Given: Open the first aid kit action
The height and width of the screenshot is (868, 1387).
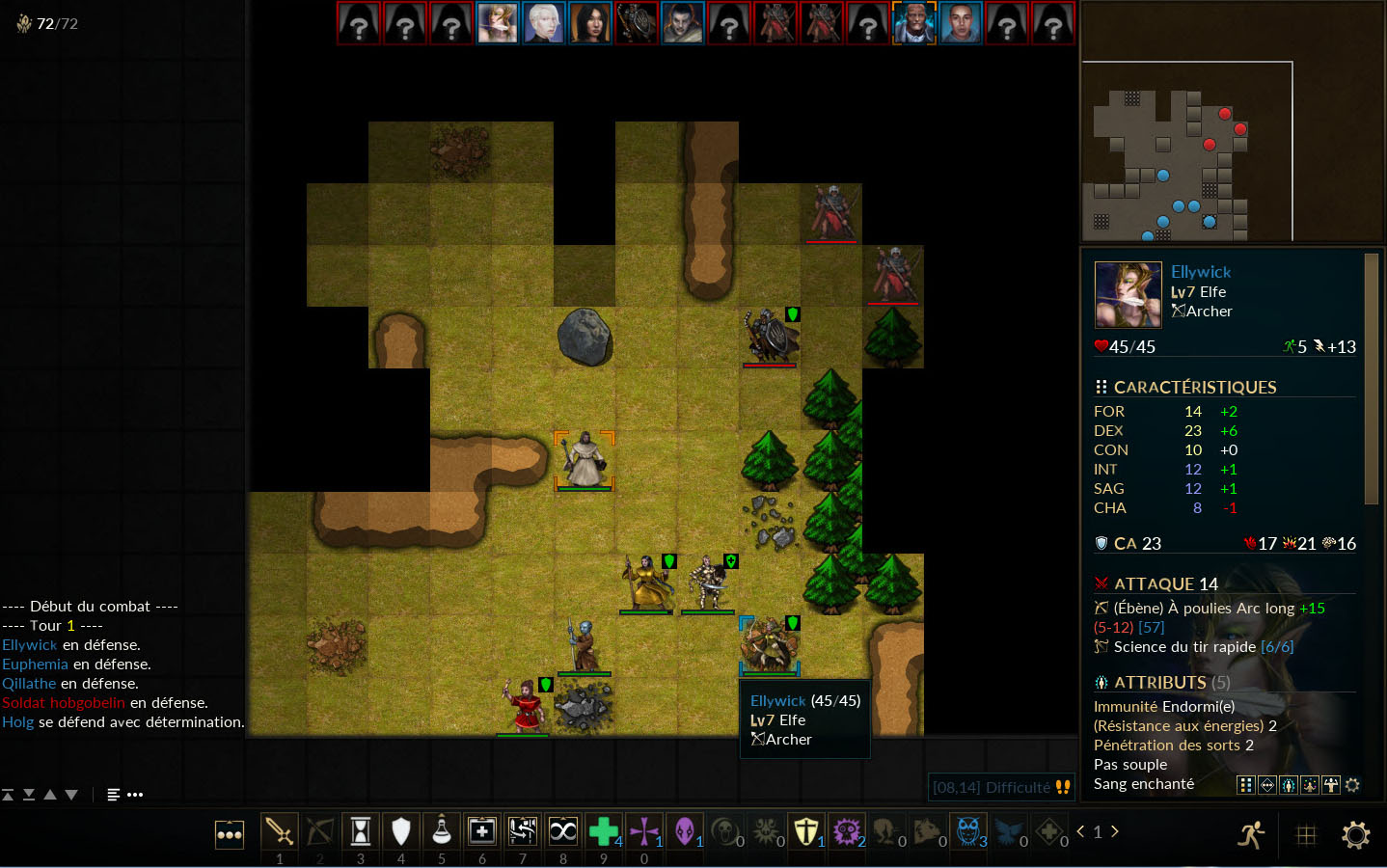Looking at the screenshot, I should pos(482,831).
